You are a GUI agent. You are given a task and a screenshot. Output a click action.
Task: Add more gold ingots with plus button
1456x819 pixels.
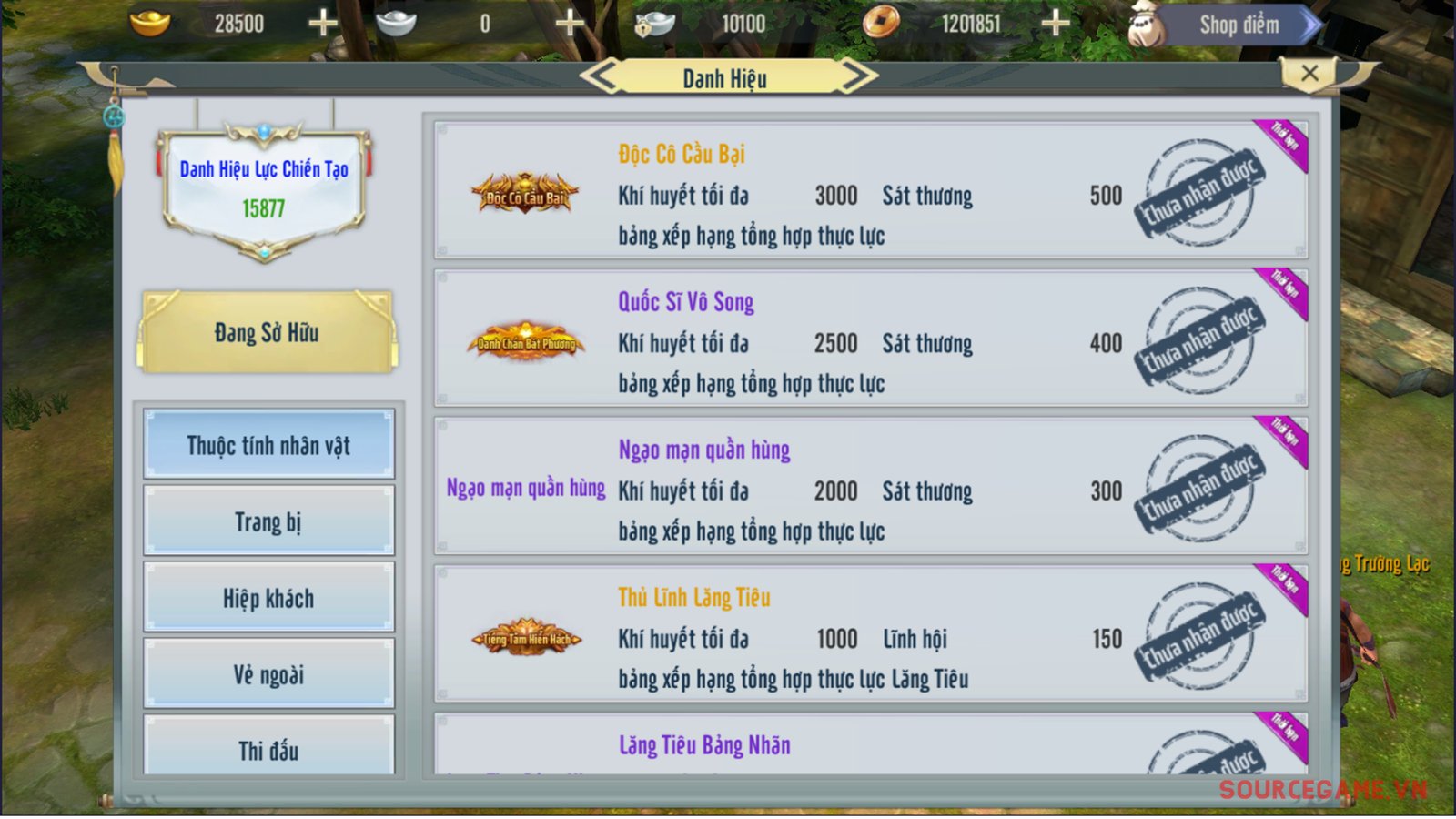323,24
